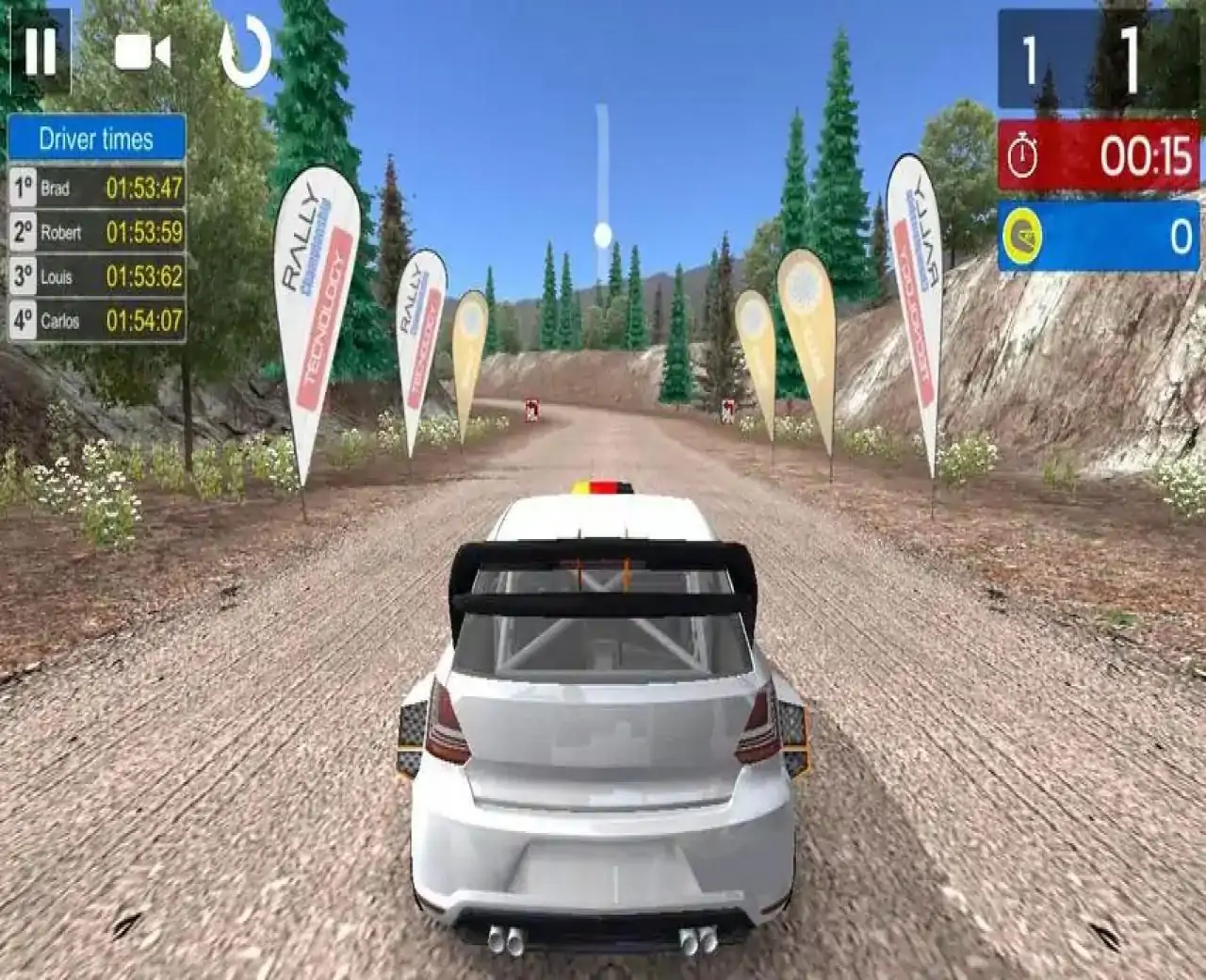The image size is (1206, 980).
Task: Select Carlos's fourth place time row
Action: 96,320
